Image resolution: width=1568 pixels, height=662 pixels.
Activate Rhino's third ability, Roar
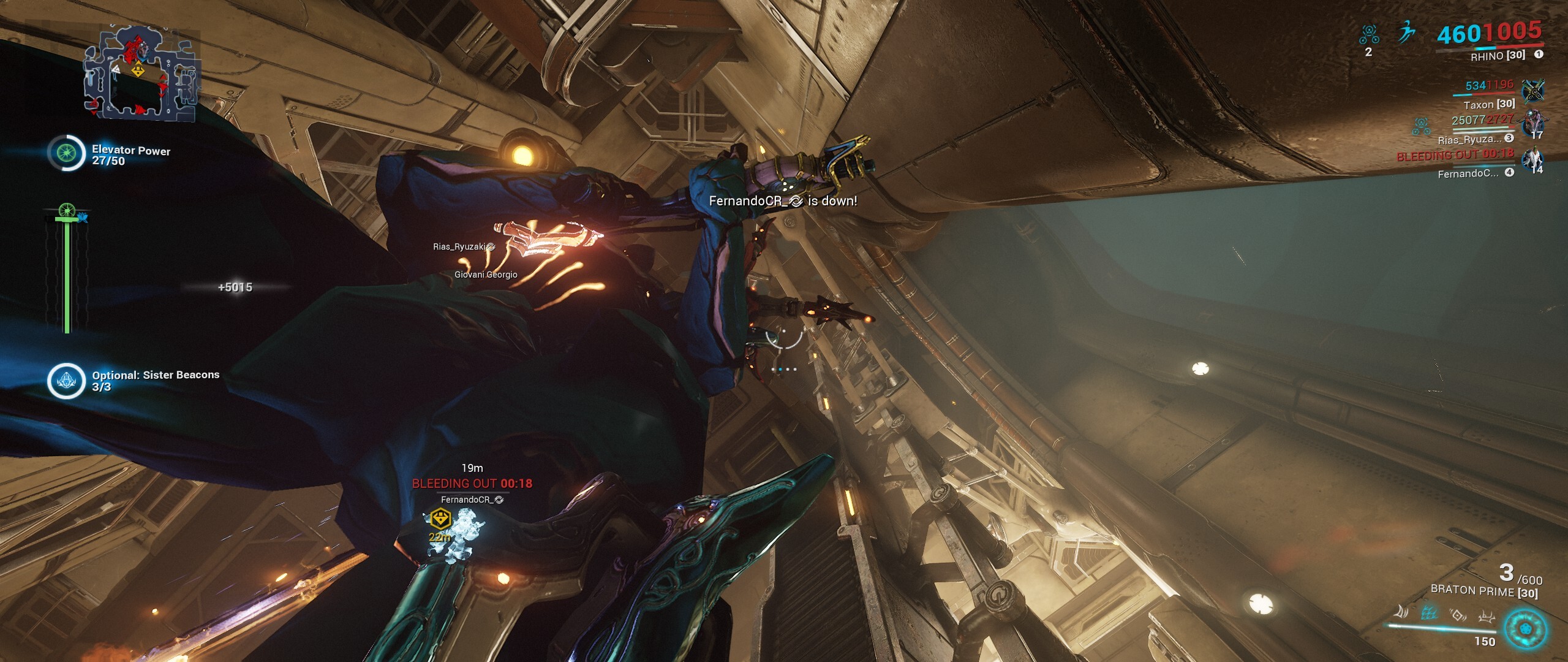[1458, 614]
